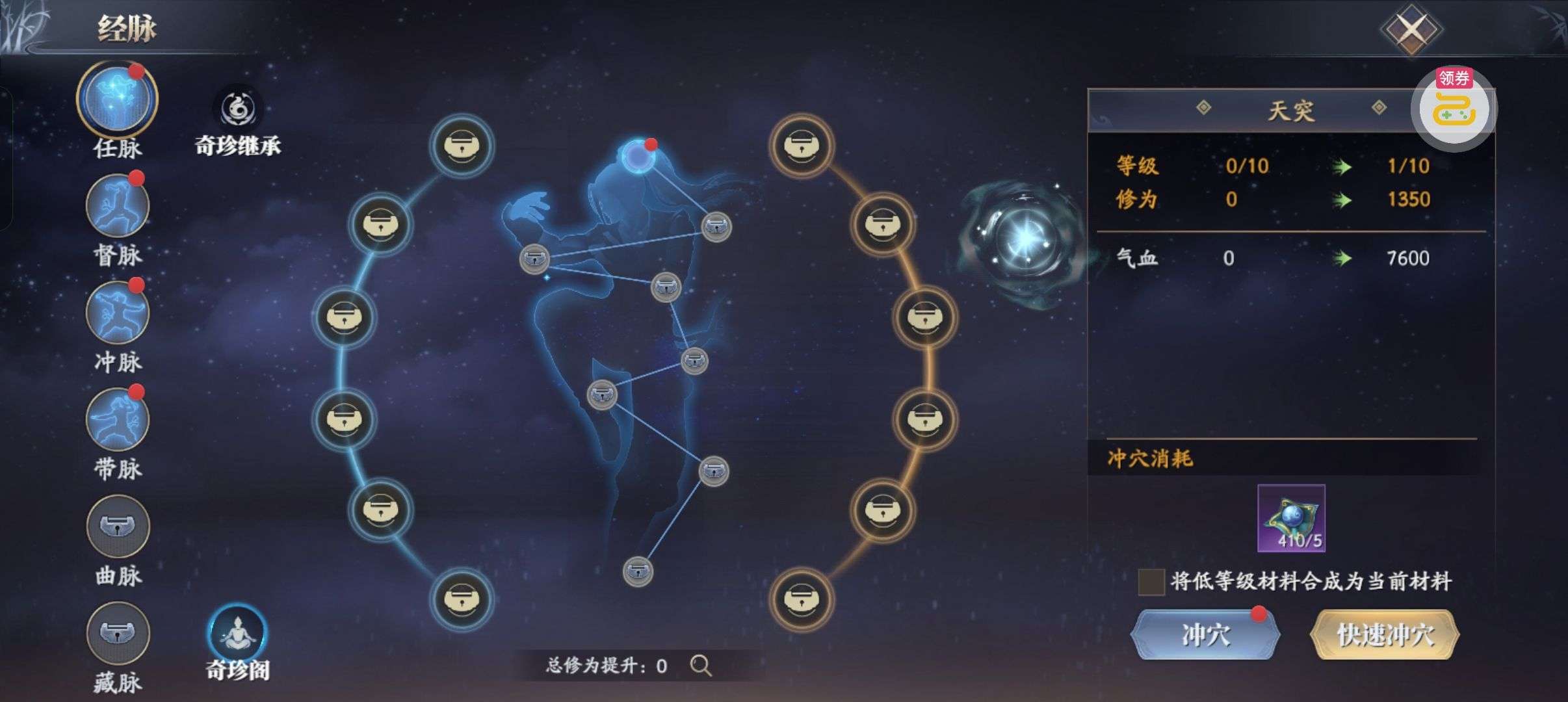Open 奇珍继承 inheritance feature
The height and width of the screenshot is (702, 1568).
click(238, 110)
